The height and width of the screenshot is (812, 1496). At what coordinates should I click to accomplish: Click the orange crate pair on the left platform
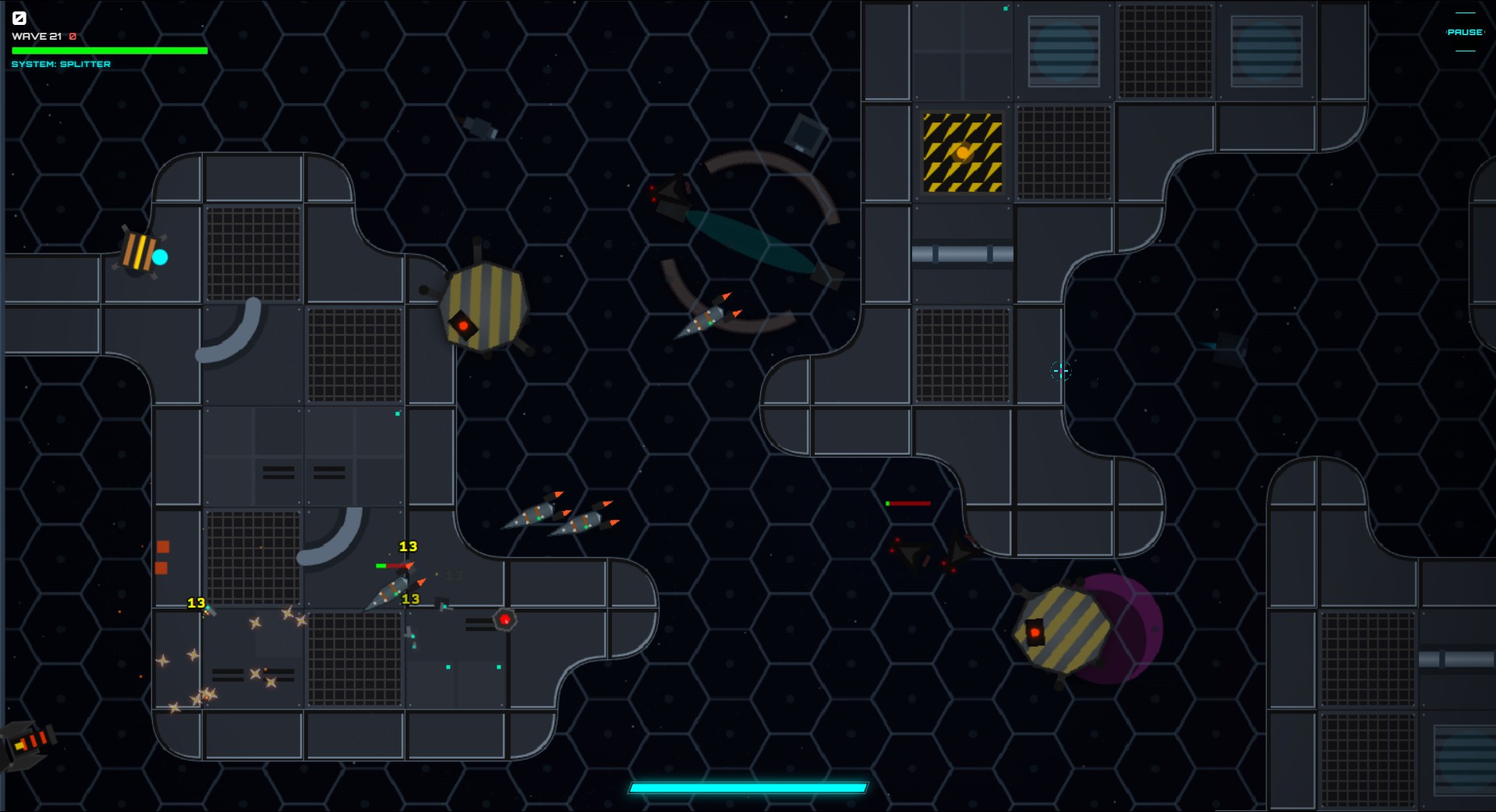164,558
